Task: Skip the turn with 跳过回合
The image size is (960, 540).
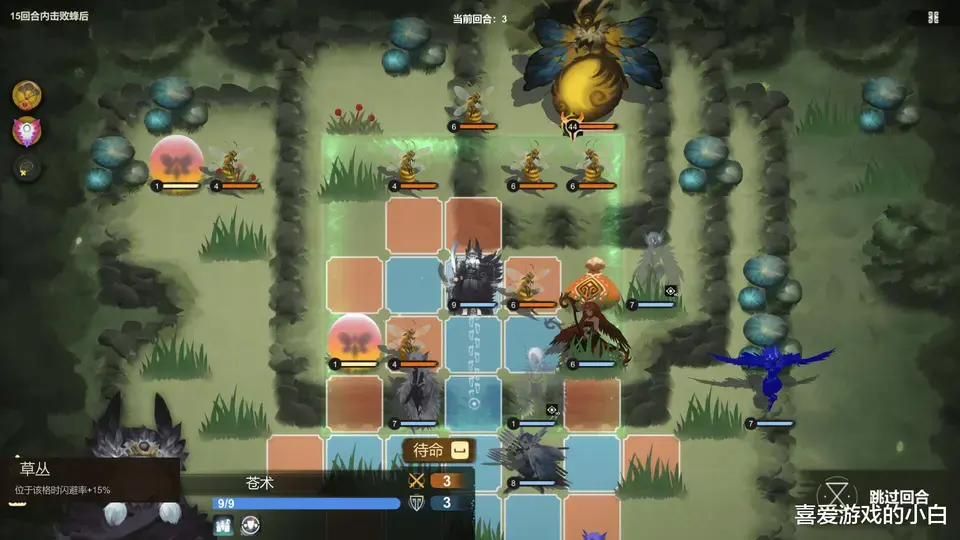Action: 898,496
